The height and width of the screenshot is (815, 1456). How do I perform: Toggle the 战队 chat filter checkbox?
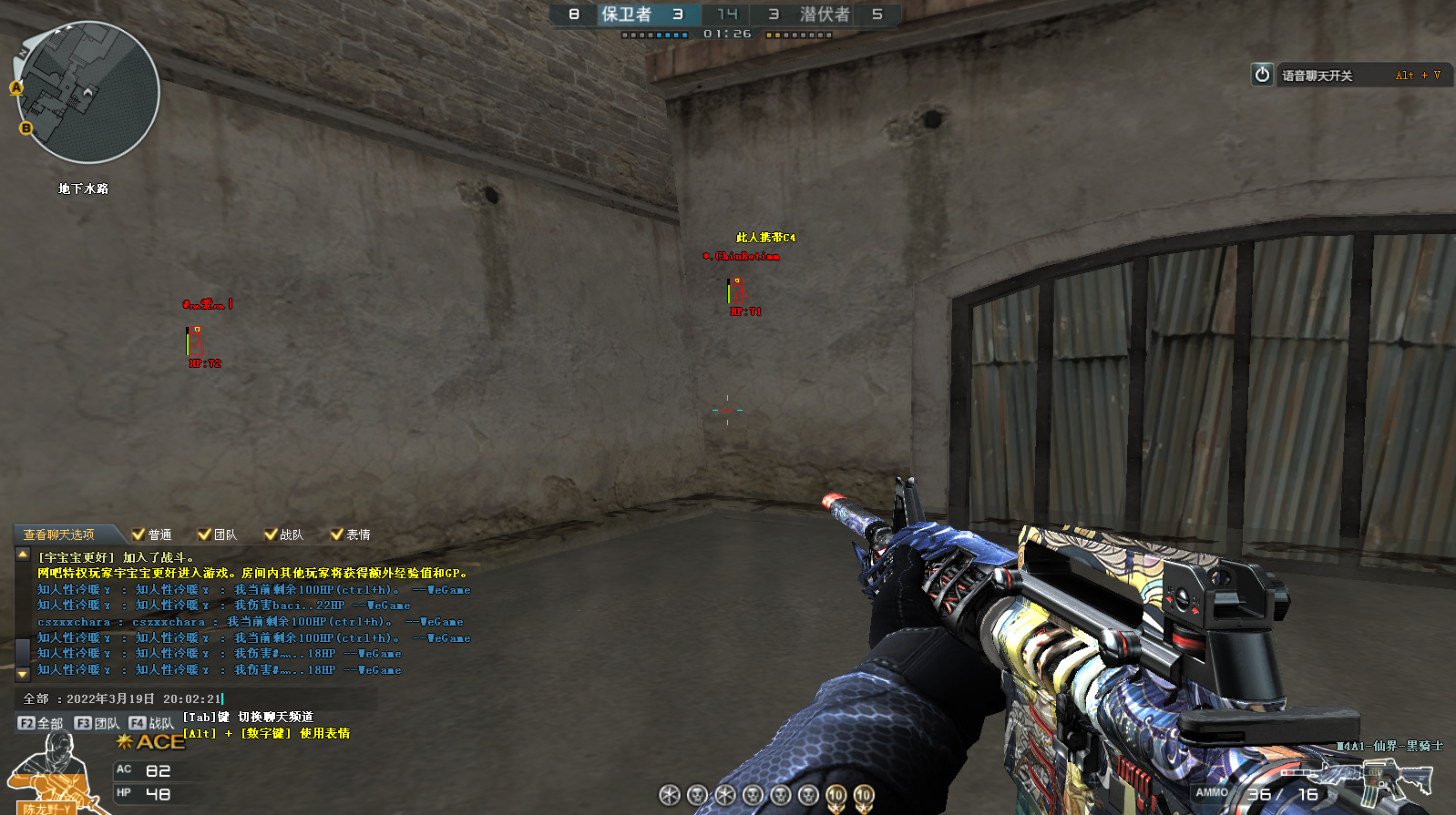[271, 535]
